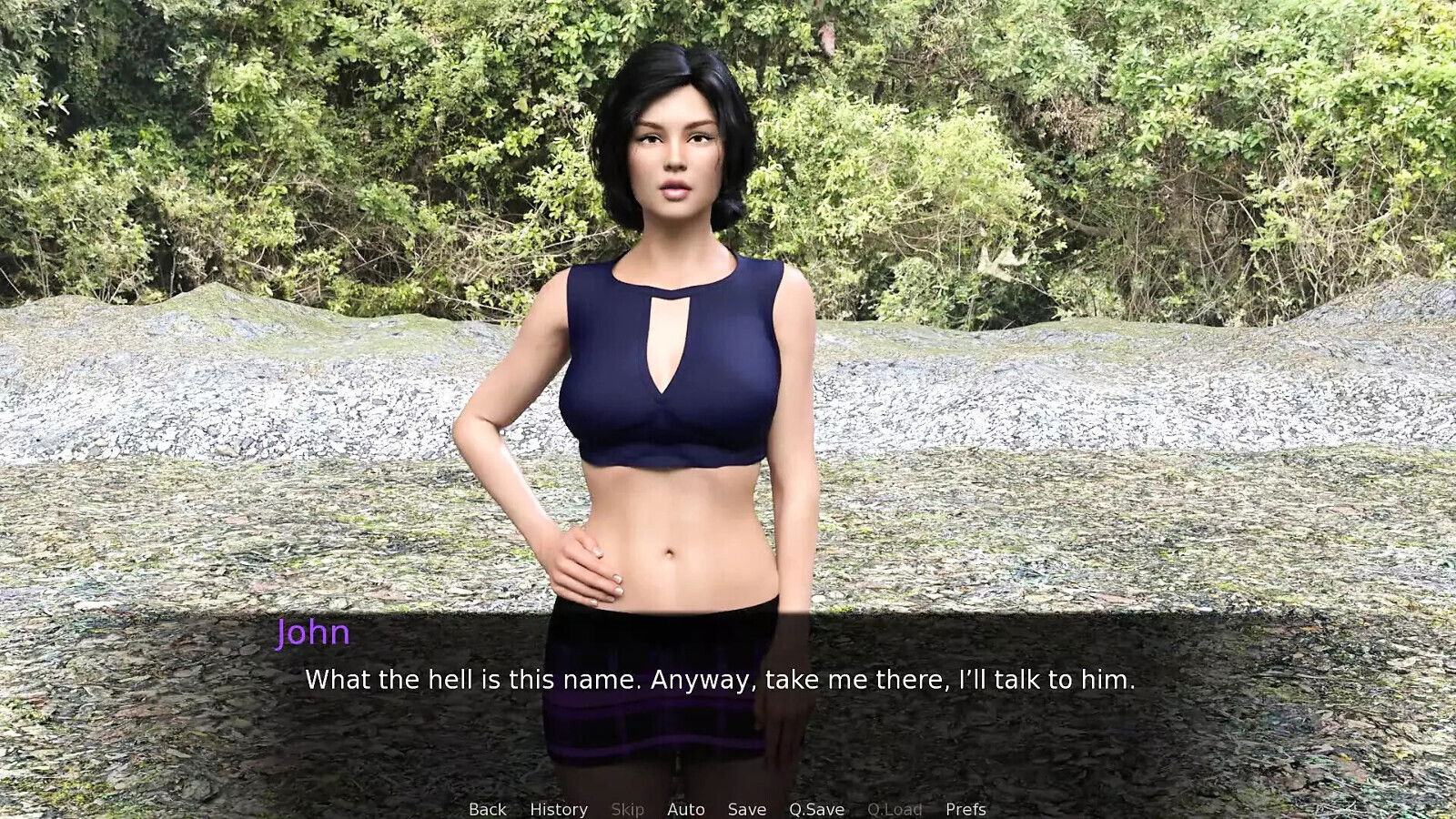The height and width of the screenshot is (819, 1456).
Task: Select Save in the quick menu bar
Action: (745, 808)
